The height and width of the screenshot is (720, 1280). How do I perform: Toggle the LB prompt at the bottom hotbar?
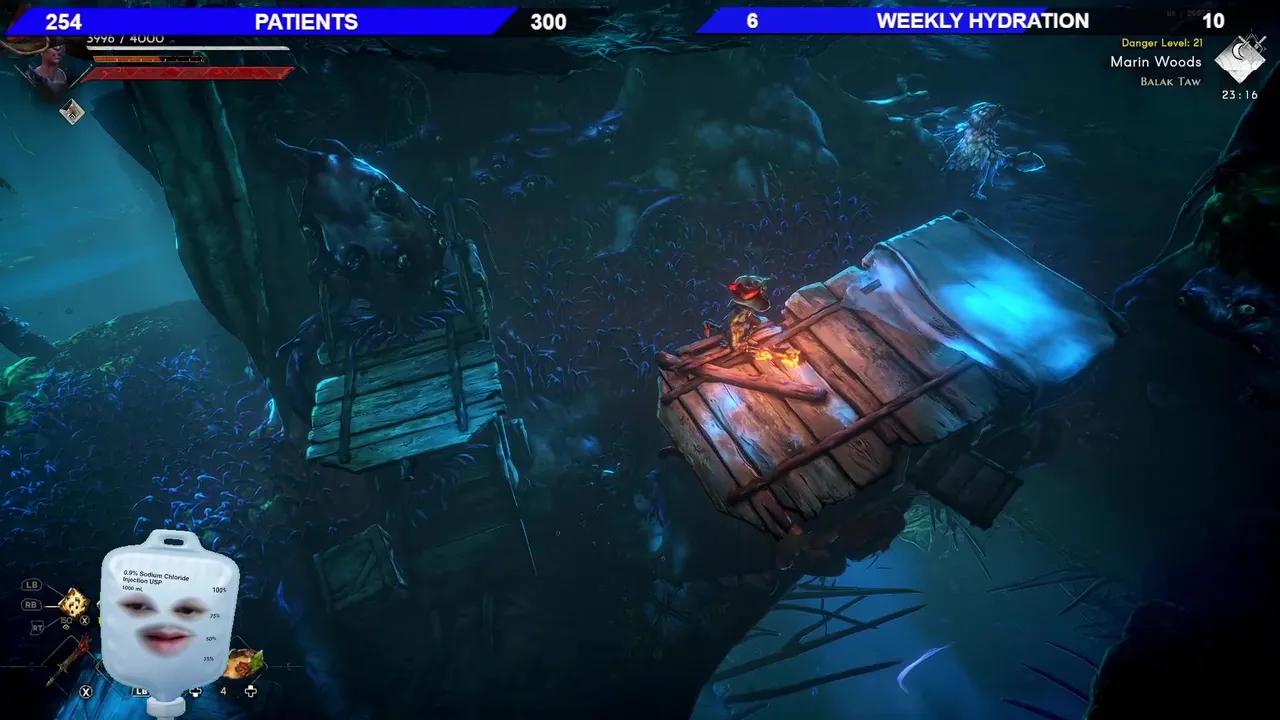(140, 691)
